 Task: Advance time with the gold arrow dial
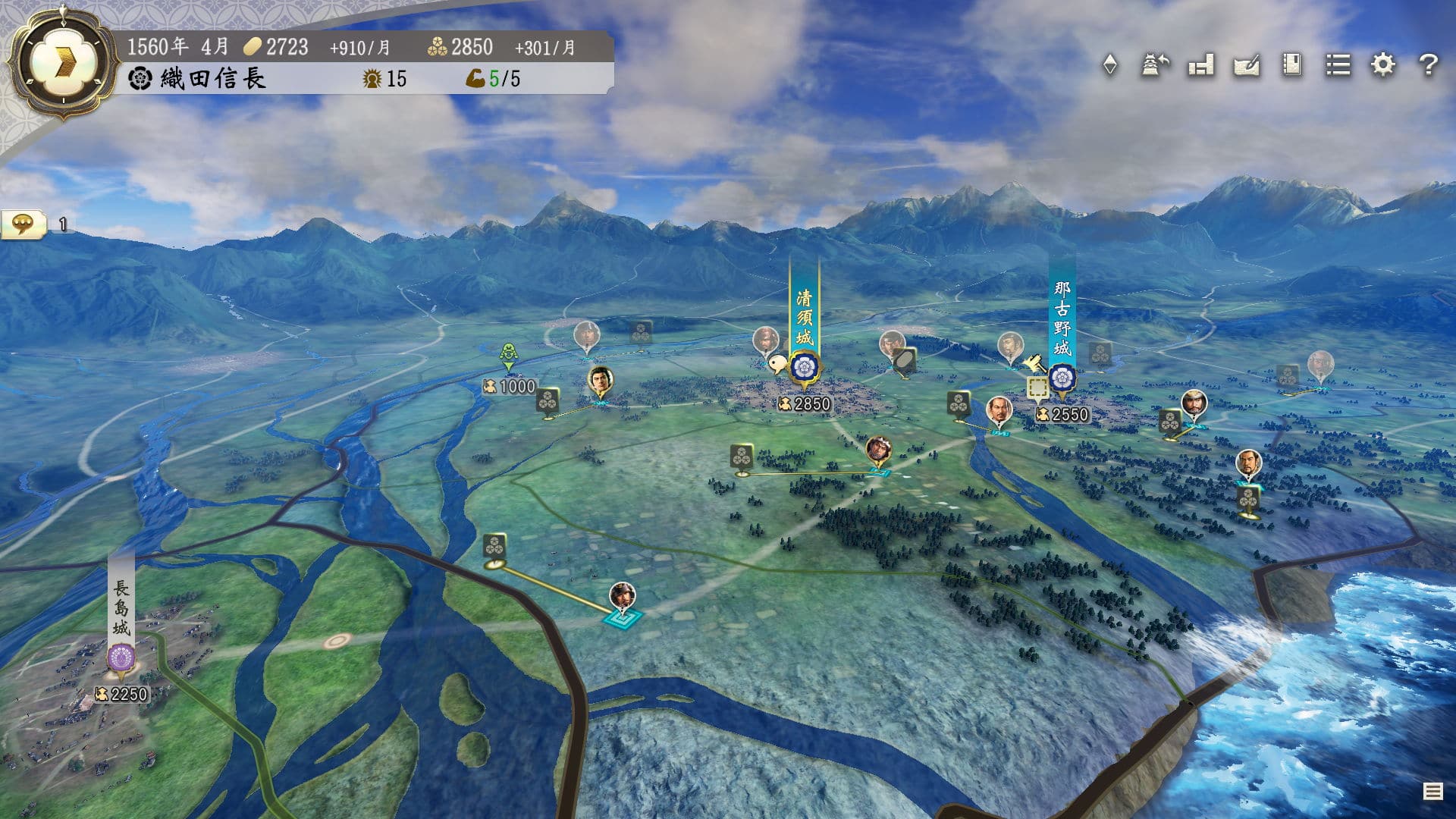(x=64, y=64)
